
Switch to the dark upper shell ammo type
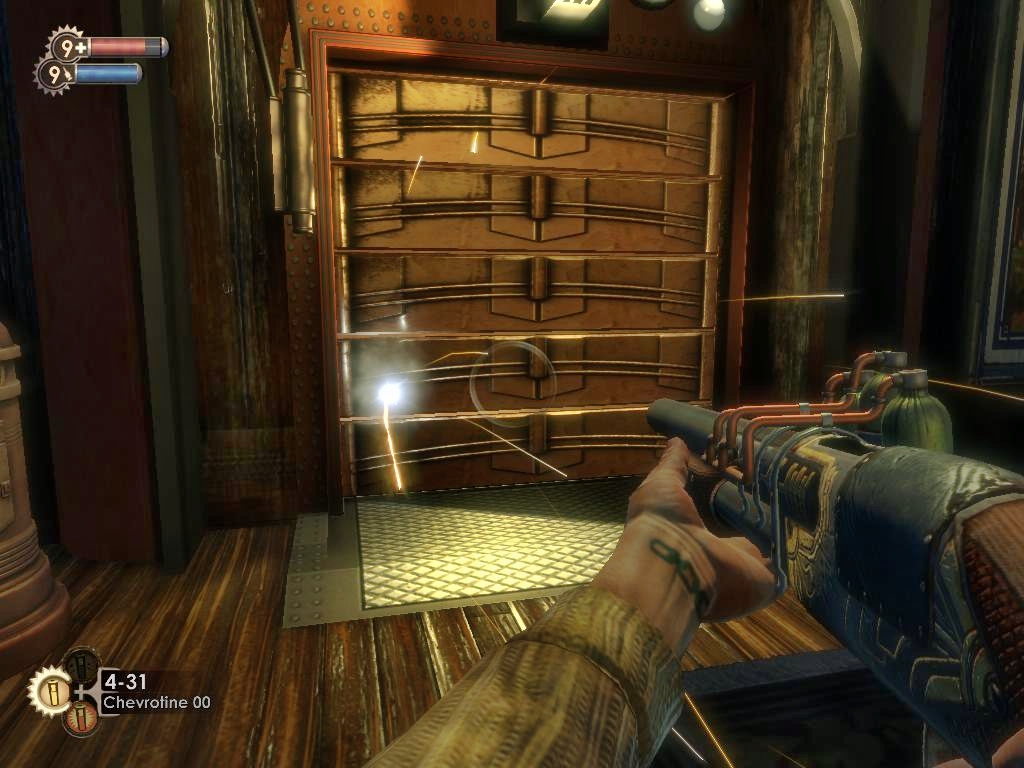click(82, 666)
